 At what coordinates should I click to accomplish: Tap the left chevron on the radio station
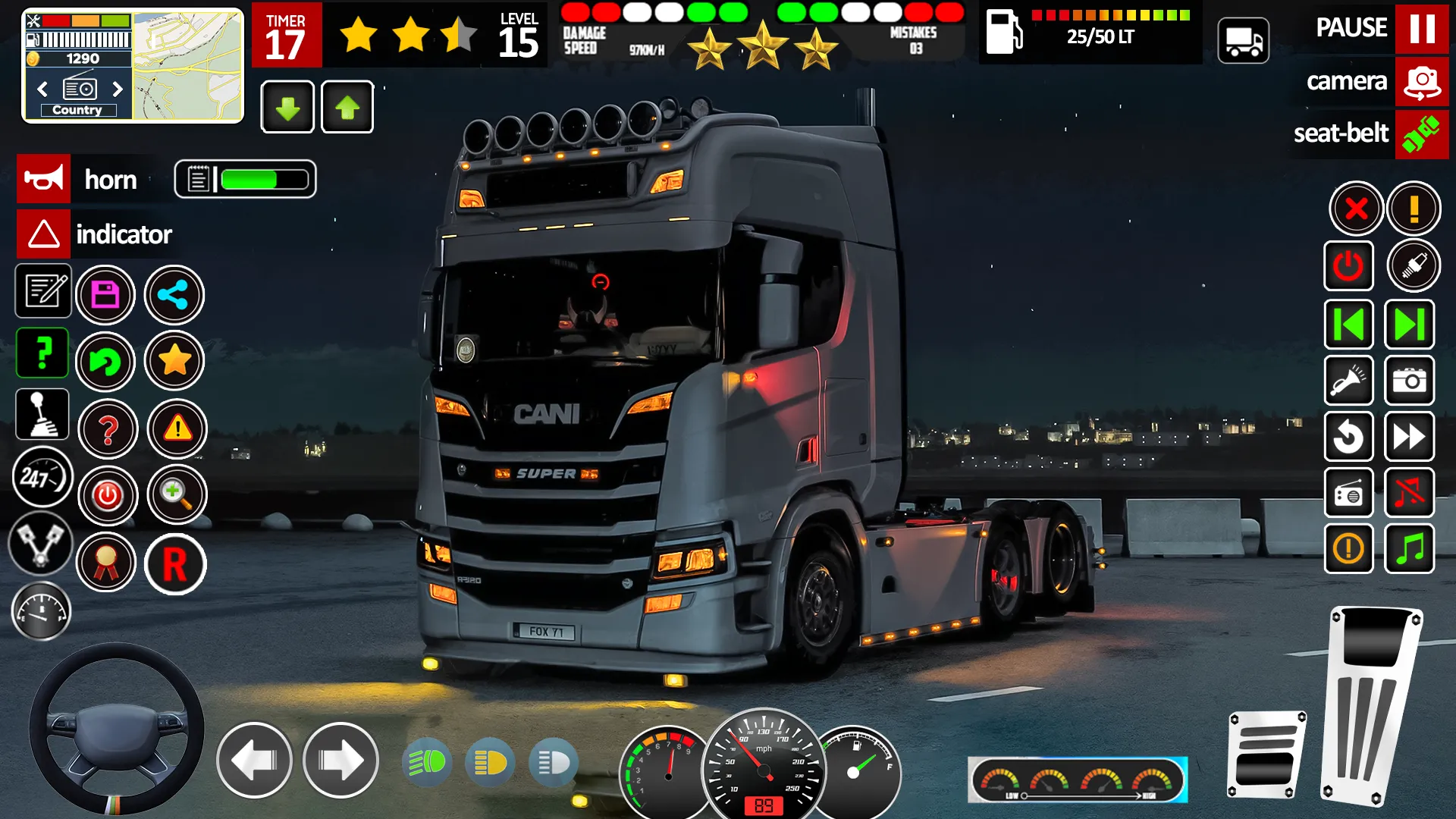[x=41, y=89]
